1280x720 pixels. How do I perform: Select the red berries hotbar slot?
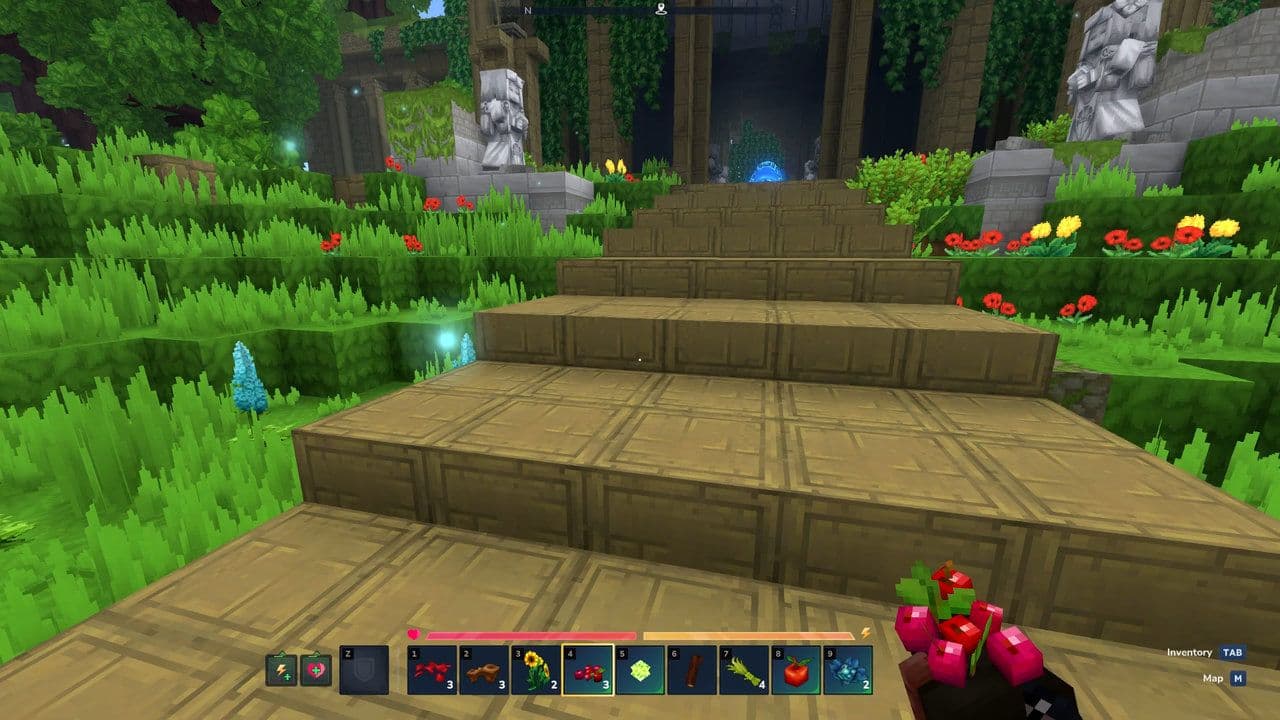tap(588, 670)
